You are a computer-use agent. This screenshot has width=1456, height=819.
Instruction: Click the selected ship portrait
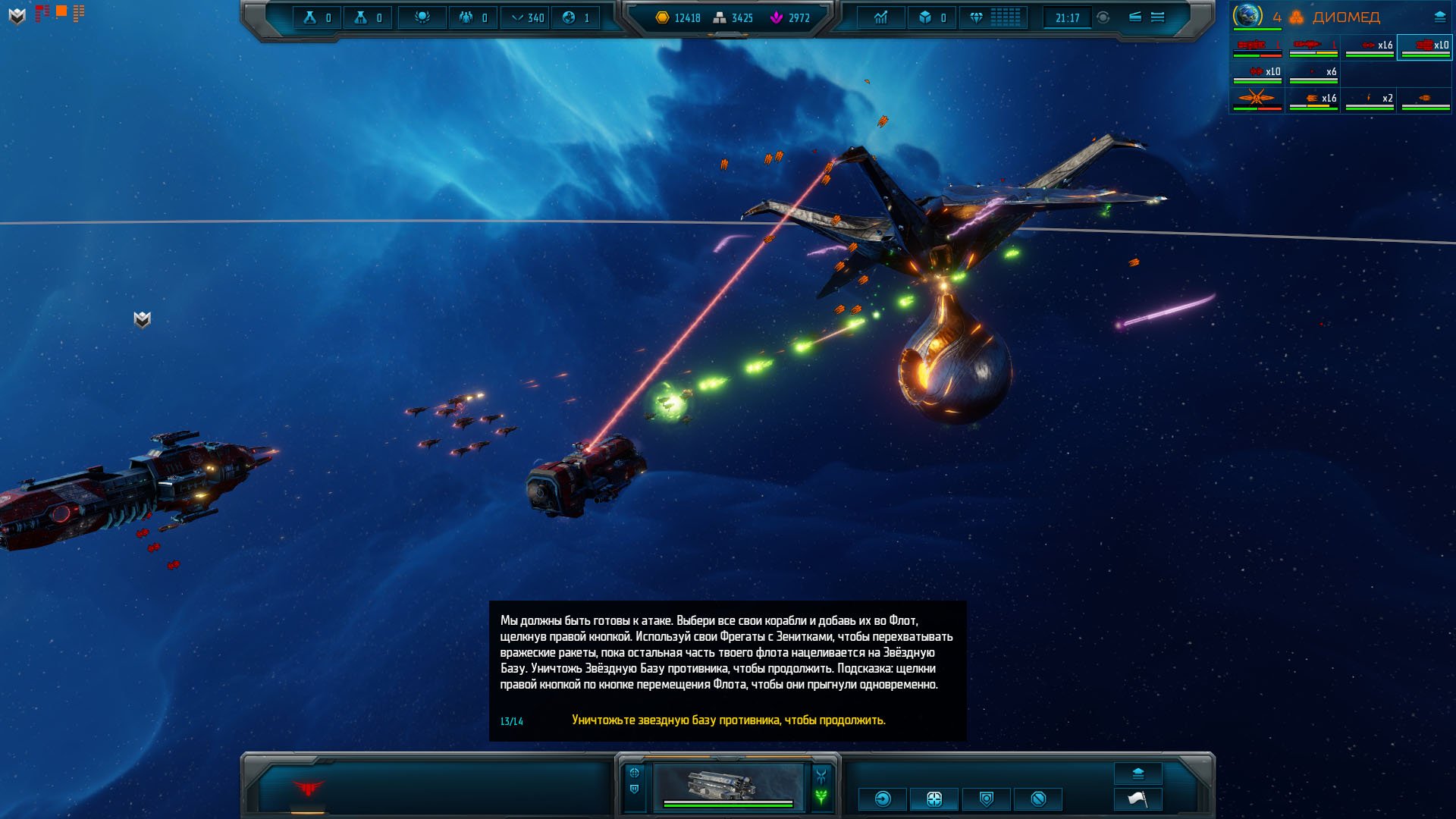tap(727, 786)
